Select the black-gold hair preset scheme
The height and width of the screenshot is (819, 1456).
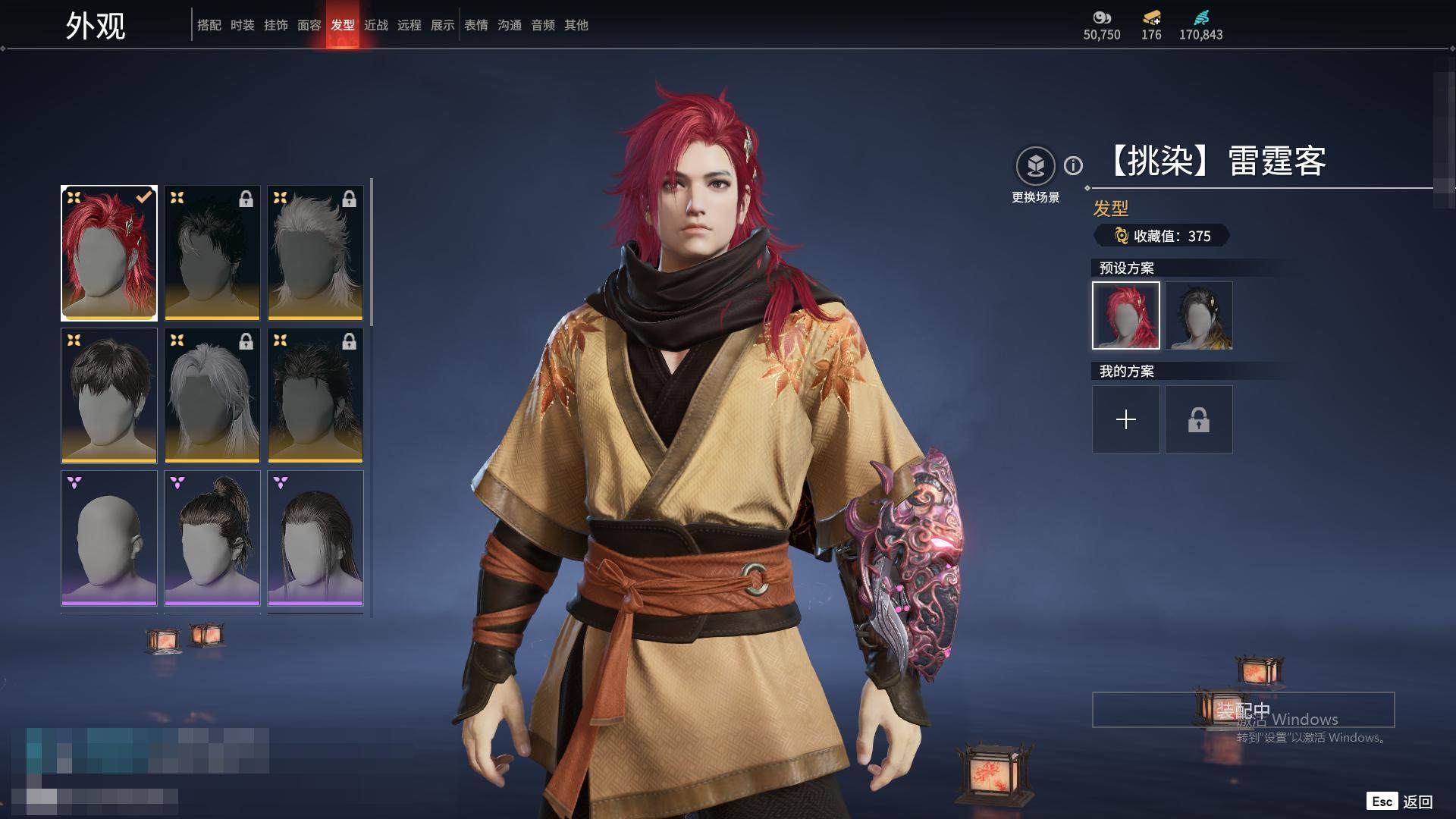(1198, 315)
